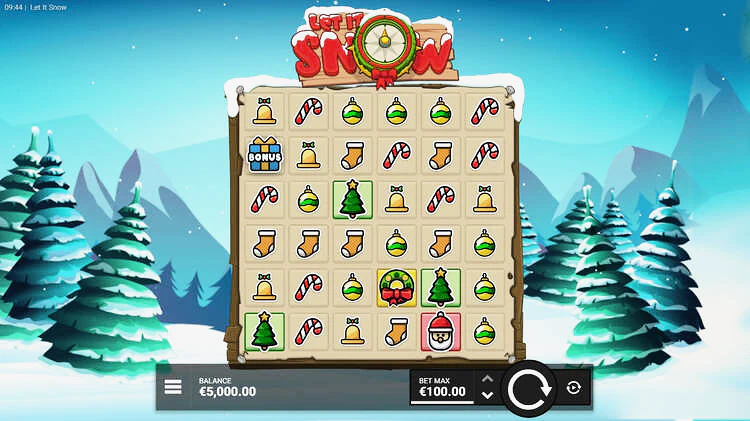750x421 pixels.
Task: Open the autoplay options
Action: pyautogui.click(x=573, y=388)
